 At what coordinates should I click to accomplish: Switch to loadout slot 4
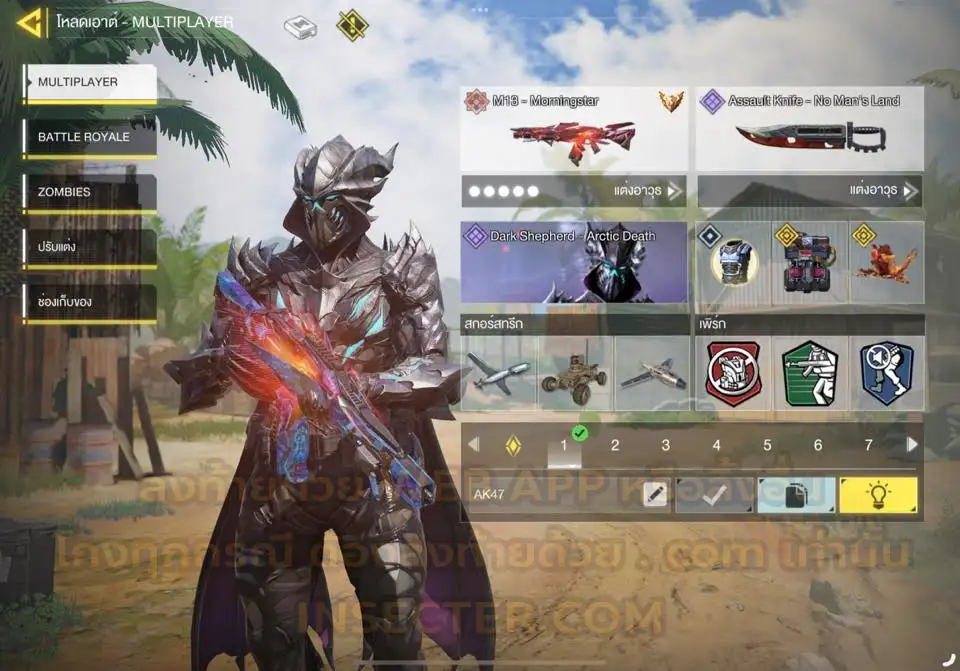pos(716,446)
